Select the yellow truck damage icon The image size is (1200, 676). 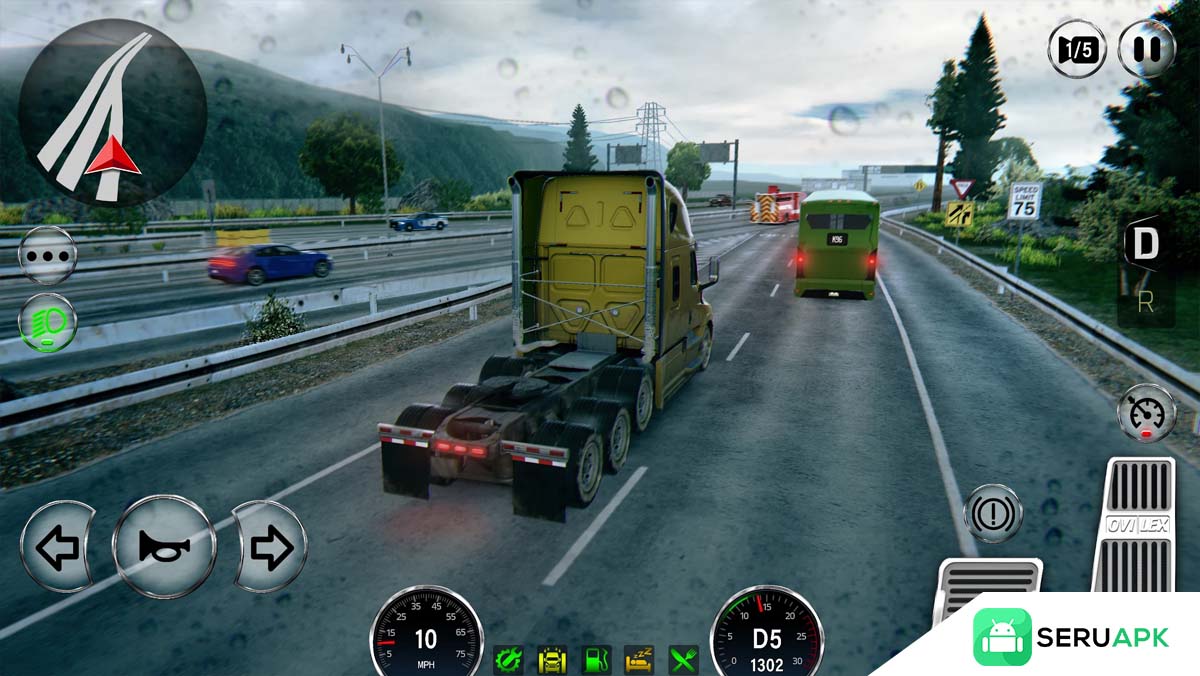coord(552,659)
